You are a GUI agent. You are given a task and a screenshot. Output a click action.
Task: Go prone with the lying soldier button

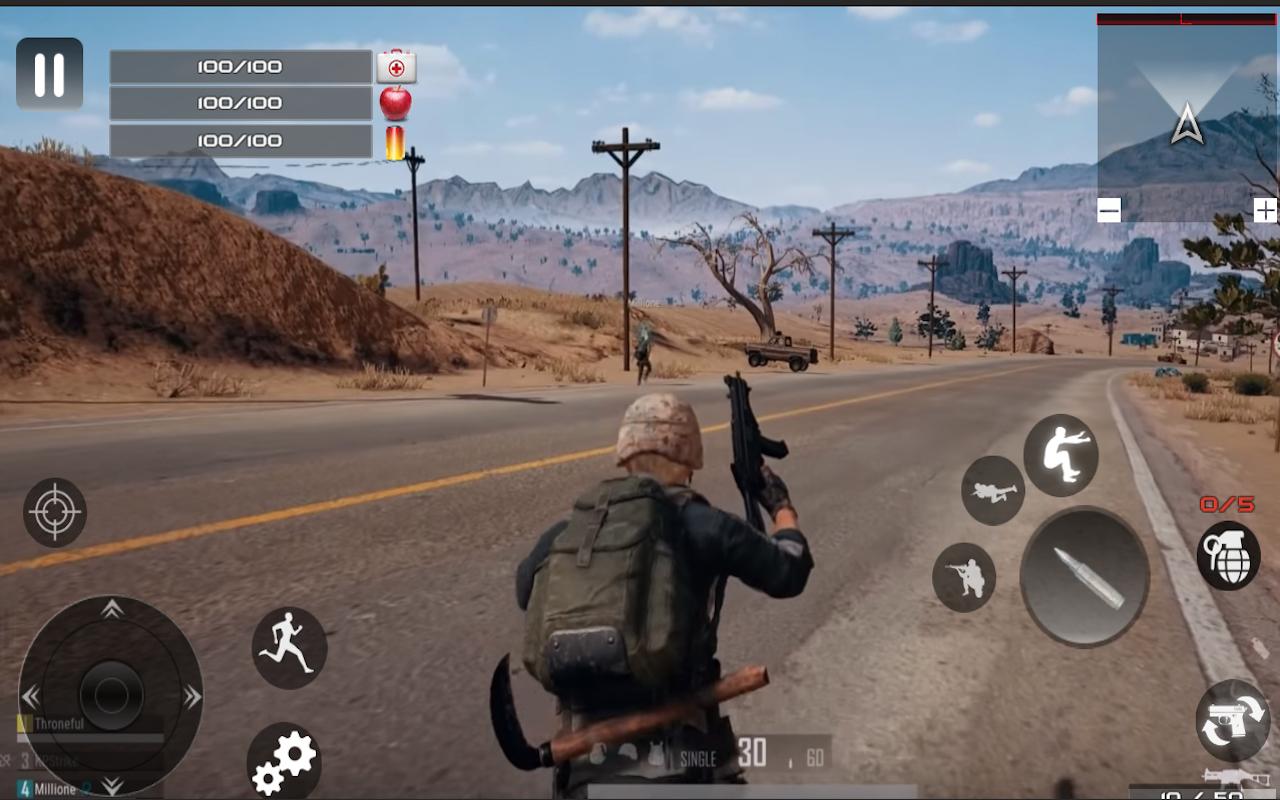[x=993, y=490]
